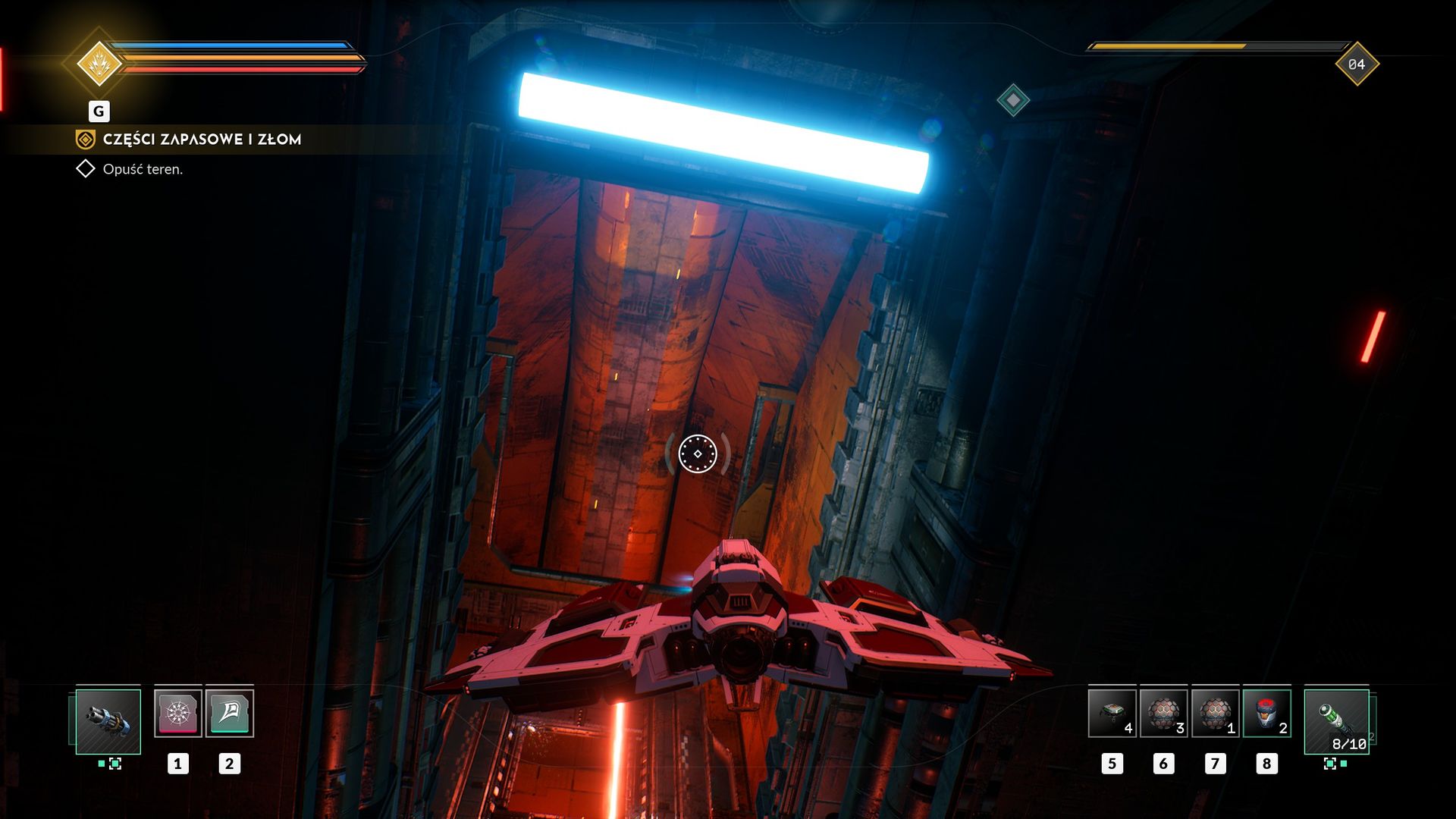1456x819 pixels.
Task: Use the green-white device consumable with count 4
Action: coord(1112,713)
